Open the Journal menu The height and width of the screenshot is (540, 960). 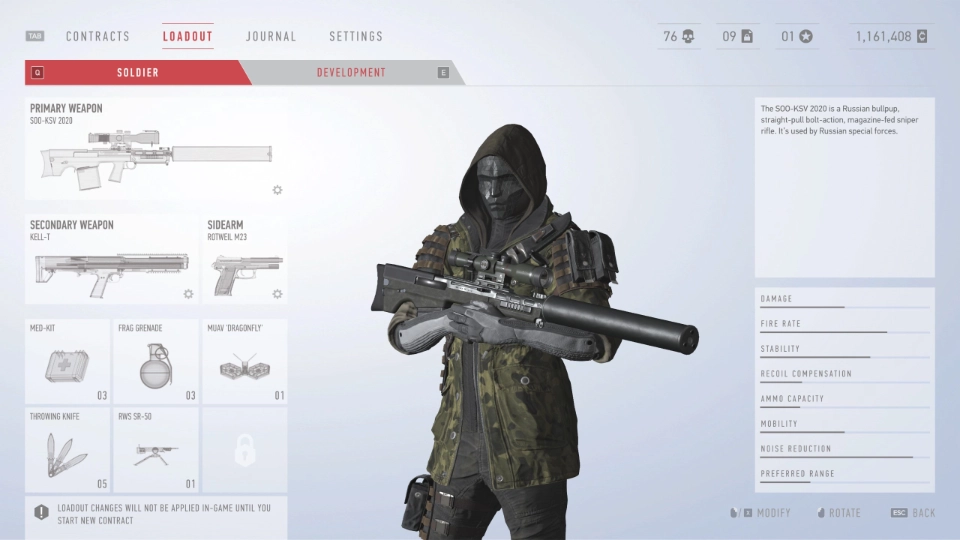tap(271, 37)
